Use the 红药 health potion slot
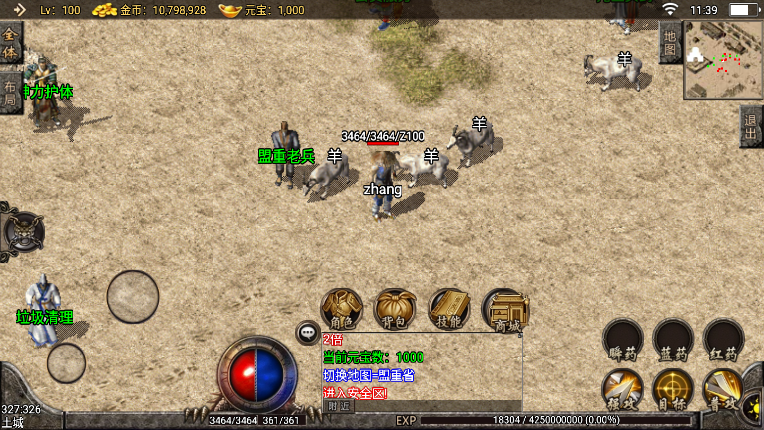Image resolution: width=764 pixels, height=430 pixels. 723,340
